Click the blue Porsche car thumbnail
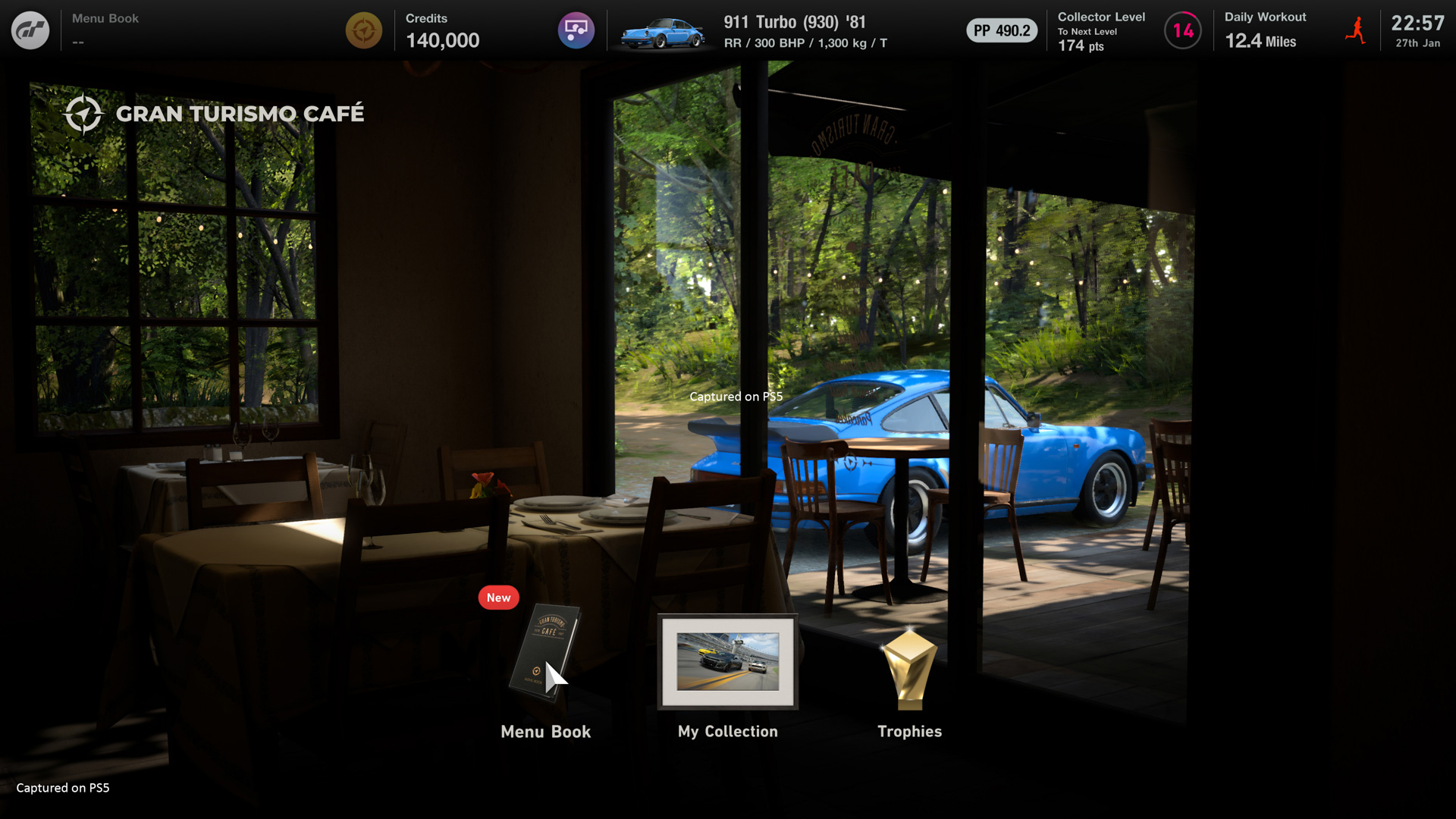The width and height of the screenshot is (1456, 819). (666, 30)
